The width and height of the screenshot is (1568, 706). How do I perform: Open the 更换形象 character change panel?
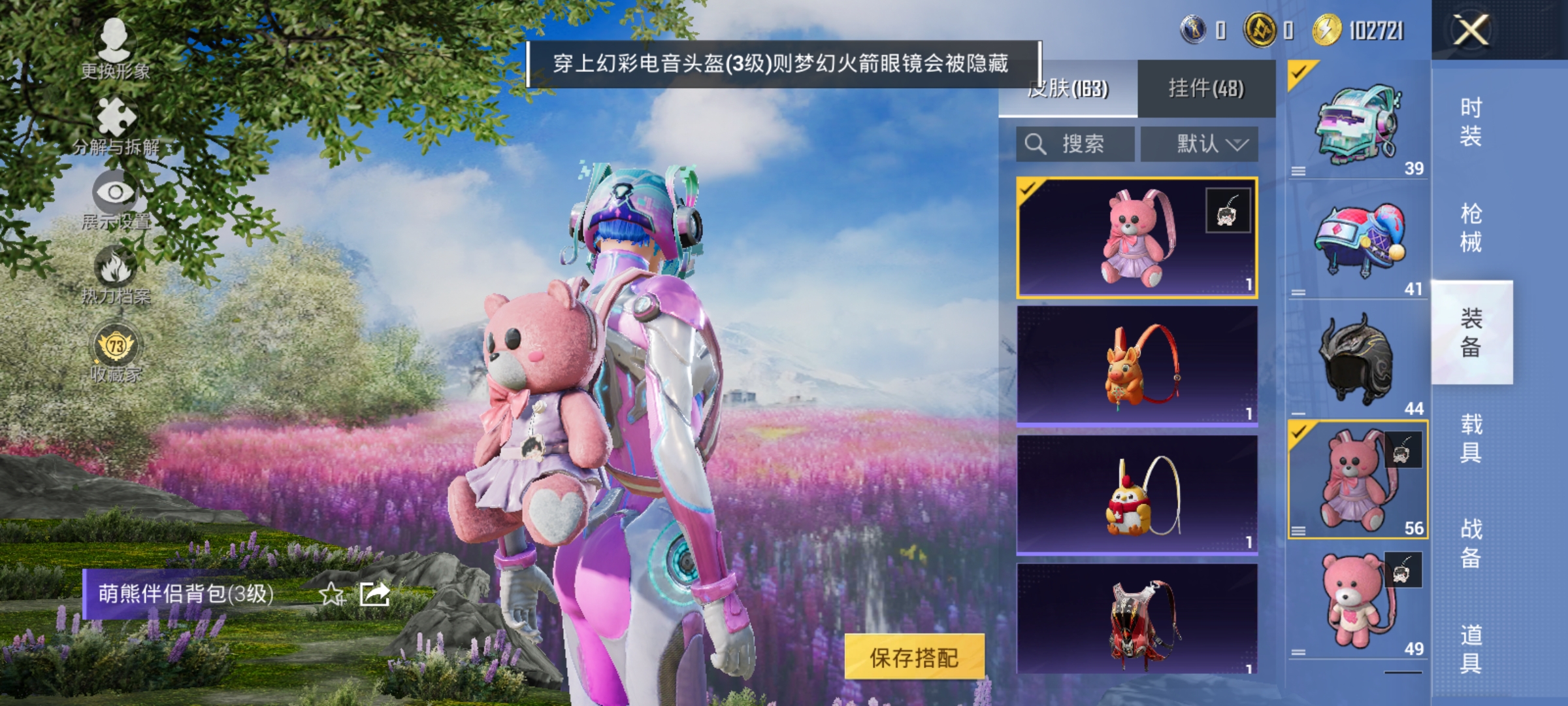(114, 49)
